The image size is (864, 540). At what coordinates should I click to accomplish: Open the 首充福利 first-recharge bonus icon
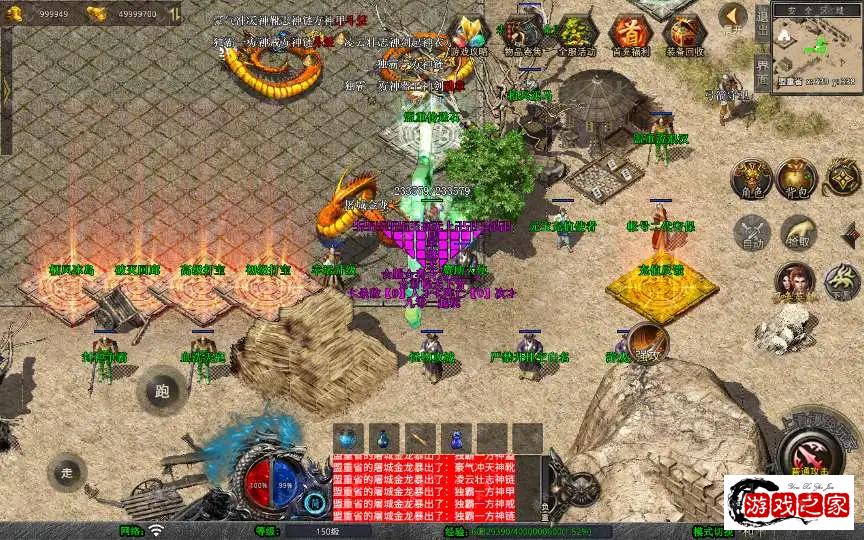[629, 34]
